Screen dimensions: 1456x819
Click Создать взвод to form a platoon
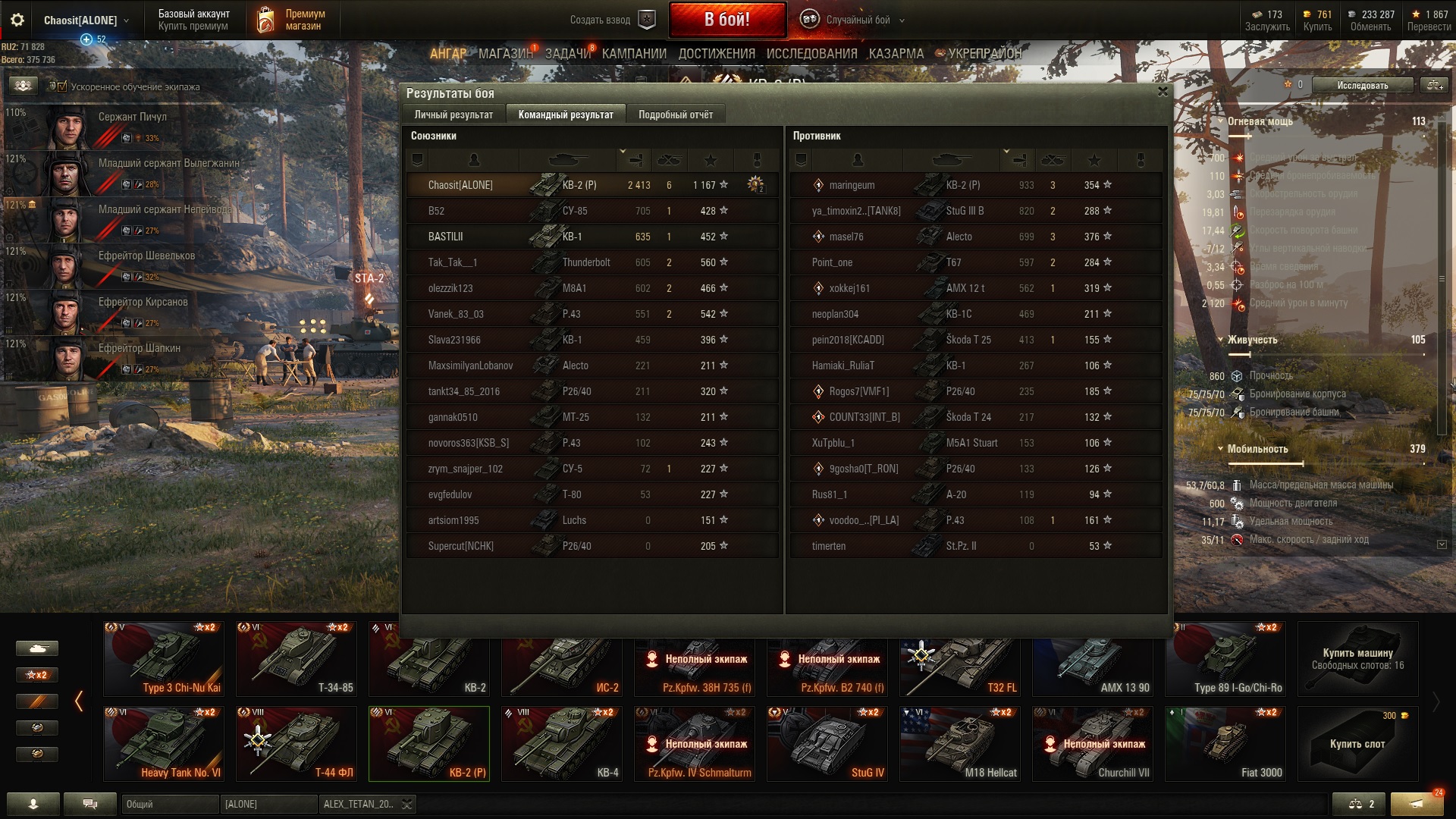coord(611,20)
